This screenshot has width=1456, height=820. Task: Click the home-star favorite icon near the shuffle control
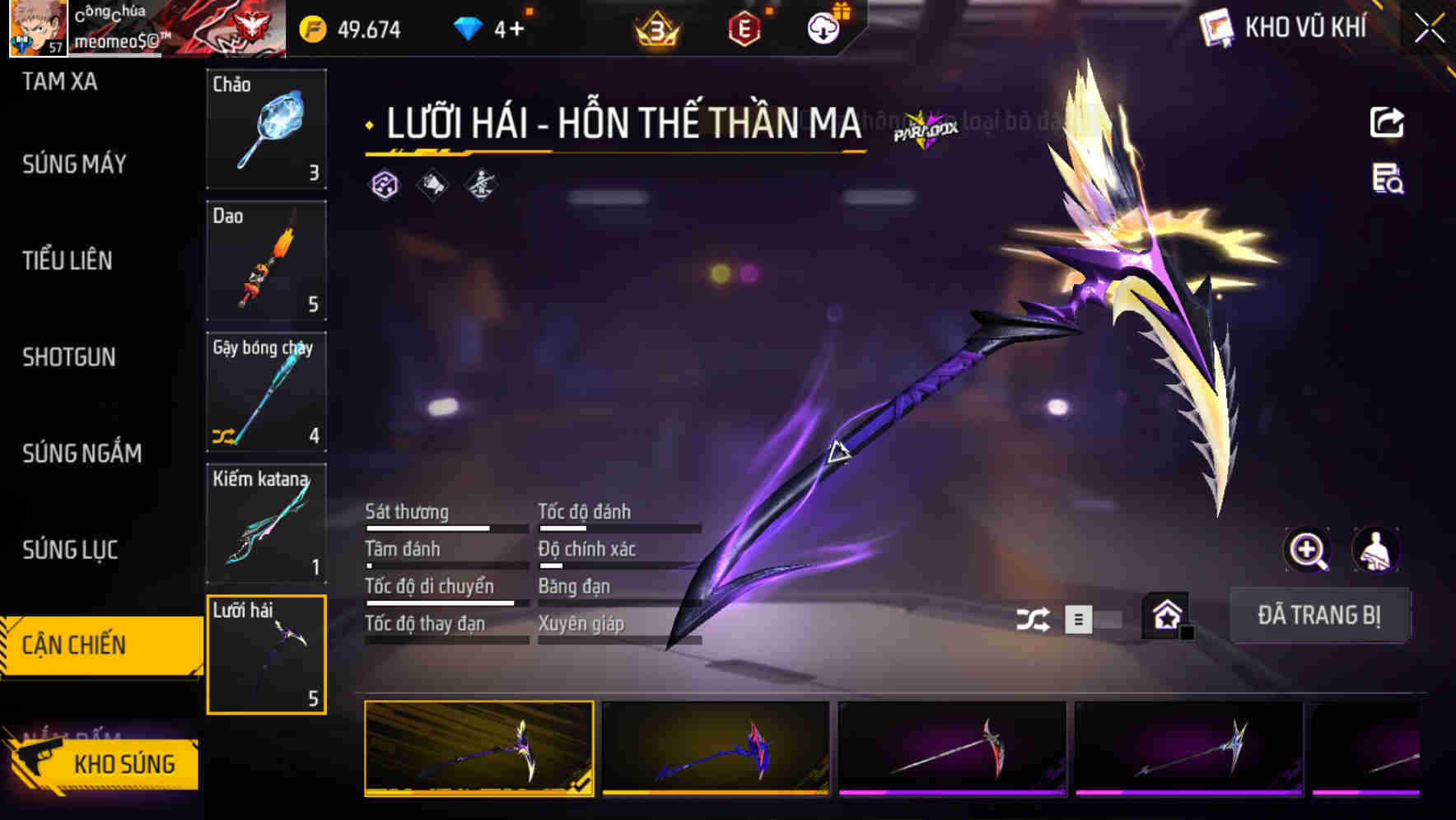coord(1164,615)
